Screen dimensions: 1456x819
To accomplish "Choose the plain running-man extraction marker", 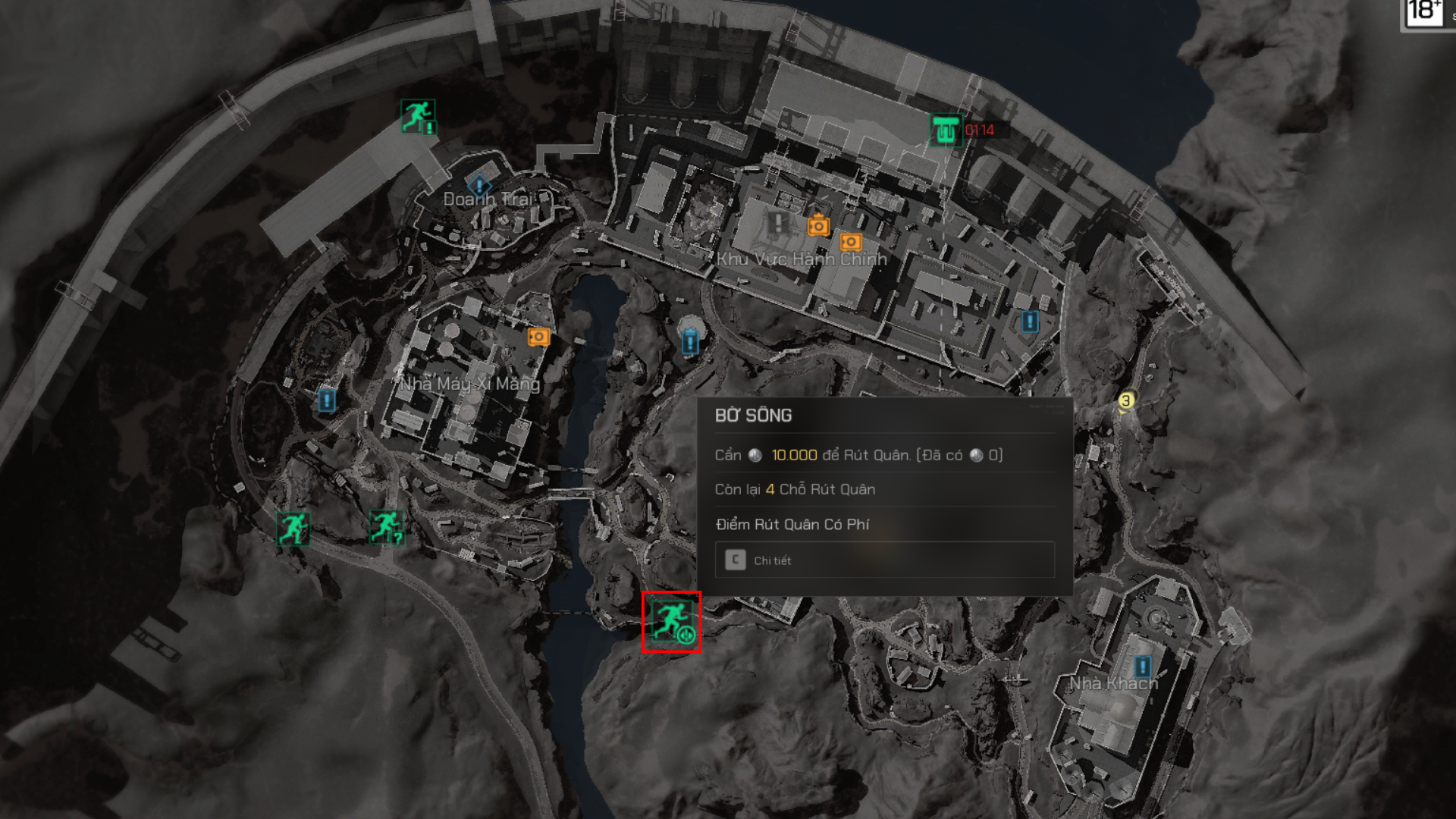I will point(293,528).
